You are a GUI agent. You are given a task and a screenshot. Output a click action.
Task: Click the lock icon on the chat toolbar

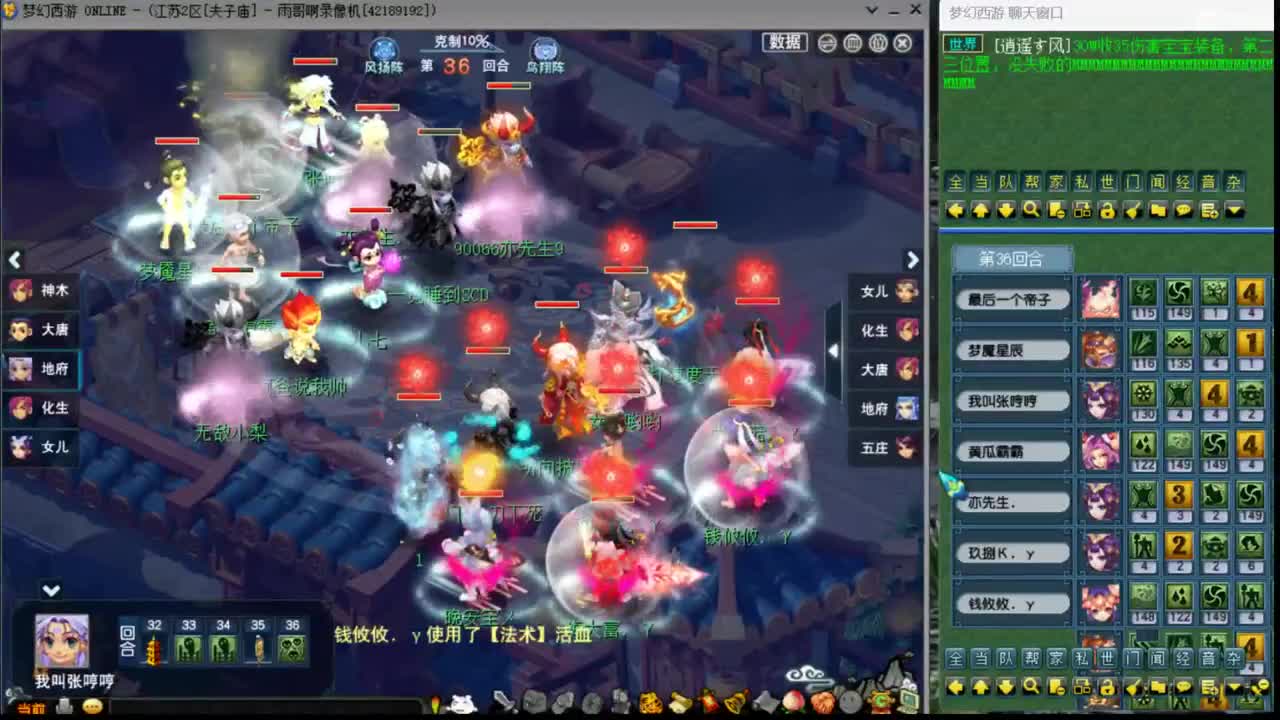1108,211
